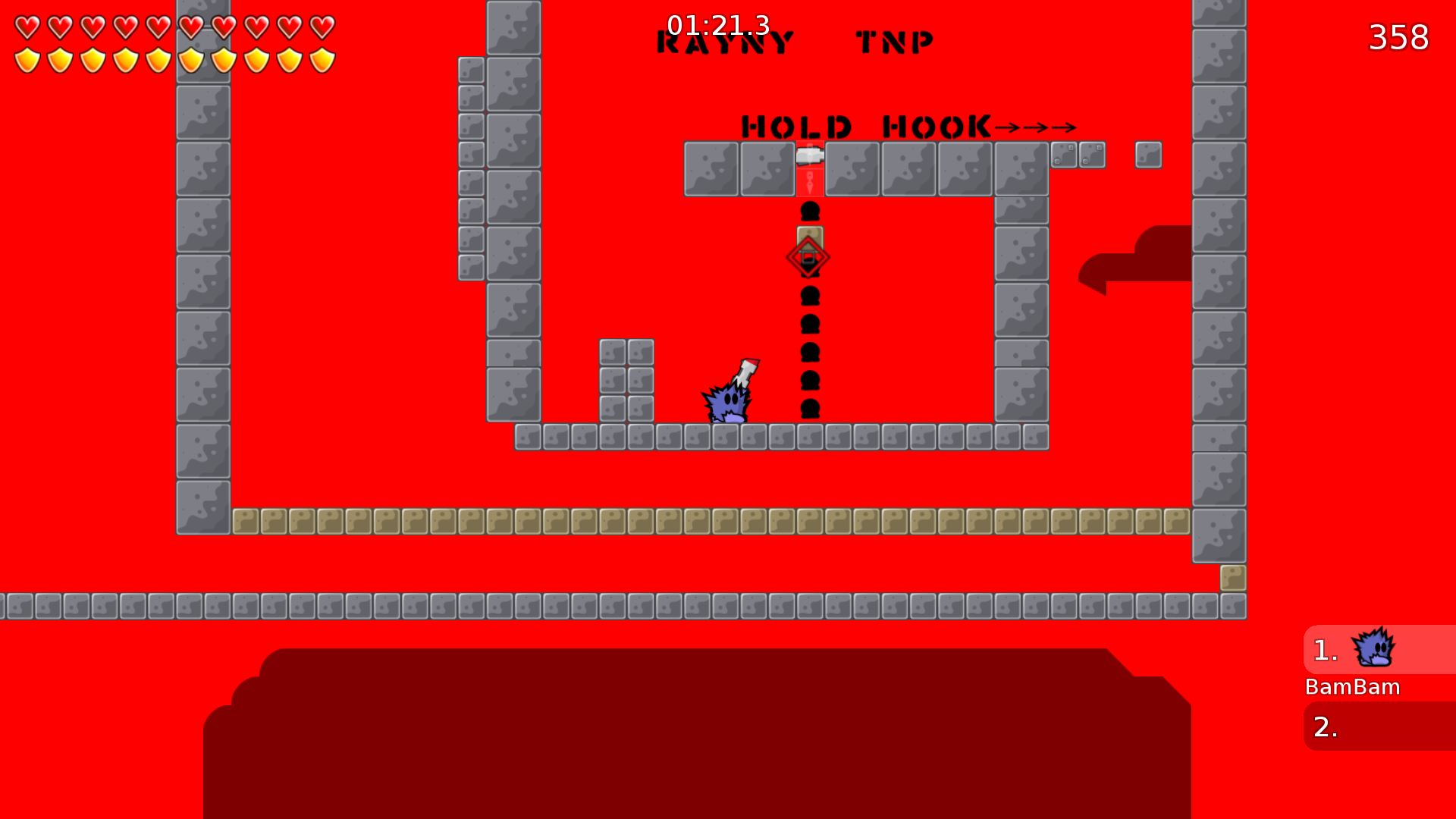The width and height of the screenshot is (1456, 819).
Task: Click the red diamond laser pickup
Action: [808, 256]
